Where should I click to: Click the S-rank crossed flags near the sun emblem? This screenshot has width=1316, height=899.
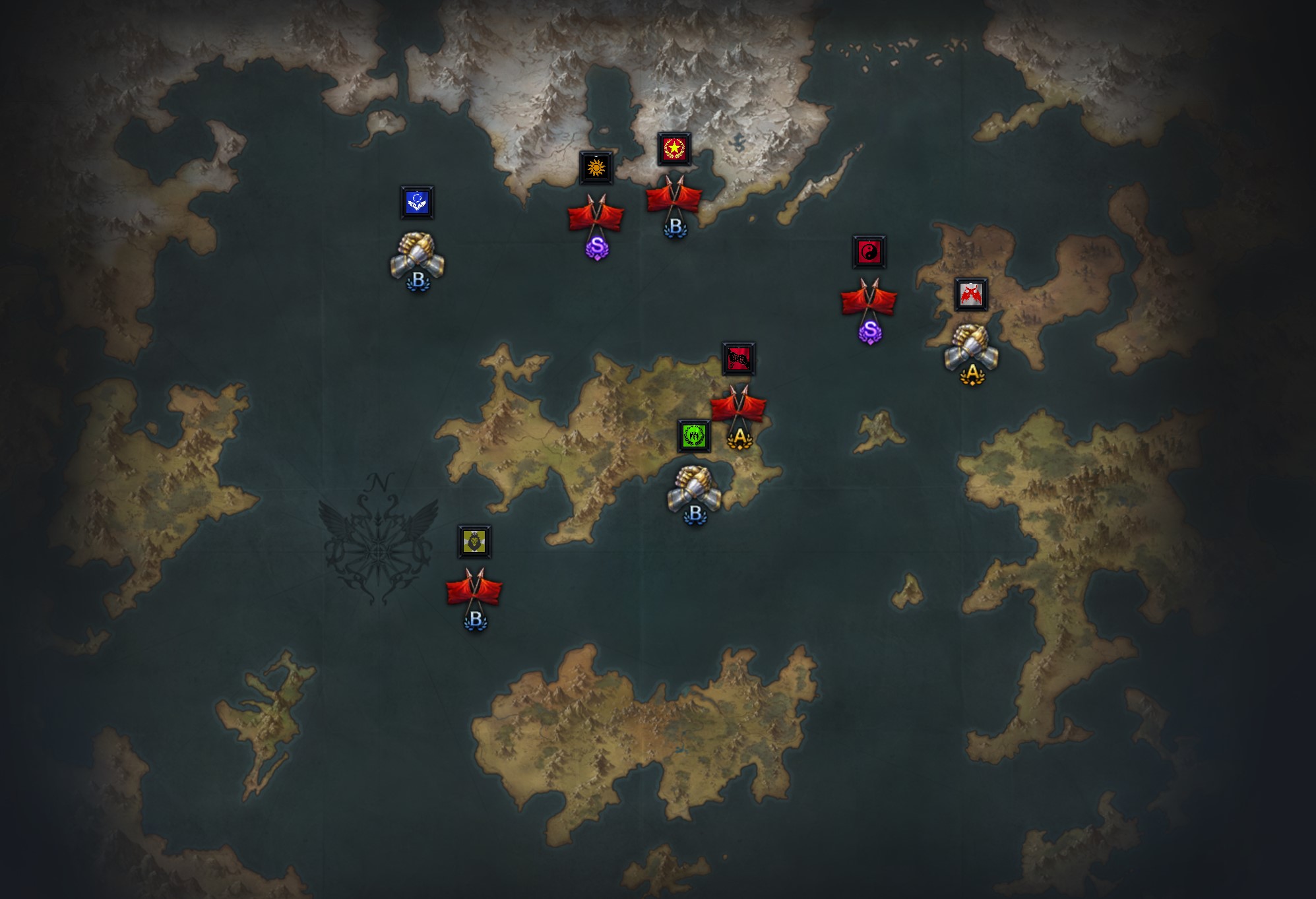click(x=596, y=218)
